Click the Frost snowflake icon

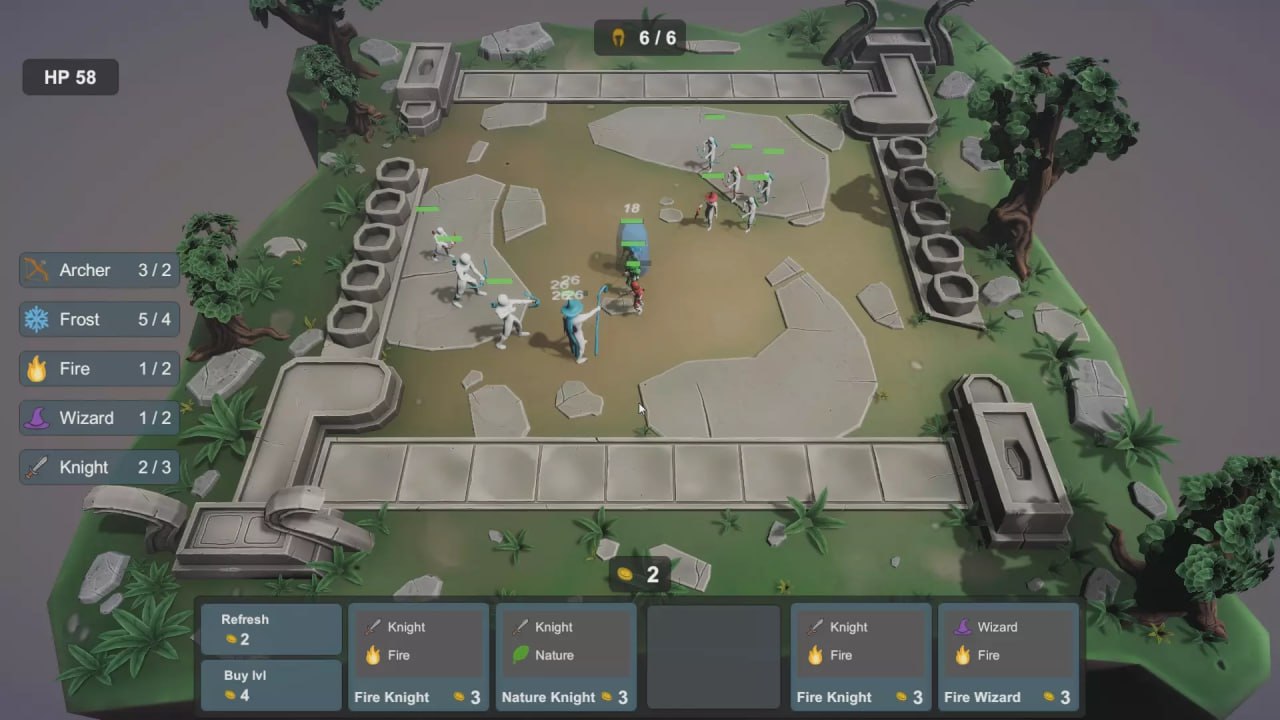39,319
